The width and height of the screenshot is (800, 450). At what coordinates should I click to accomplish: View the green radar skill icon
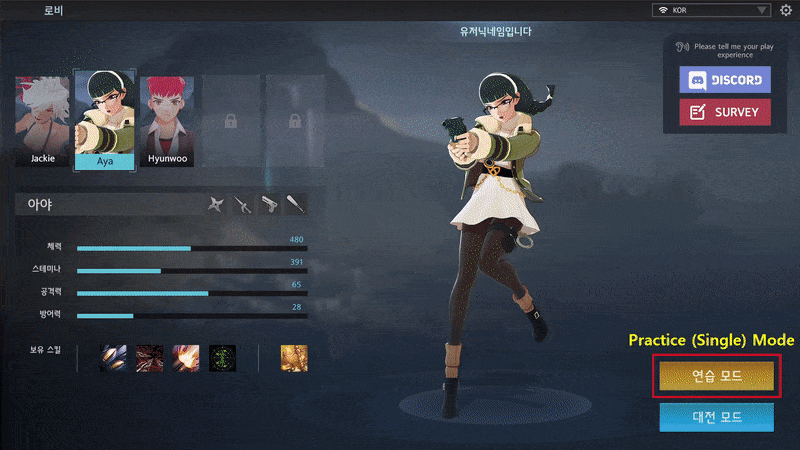[223, 357]
